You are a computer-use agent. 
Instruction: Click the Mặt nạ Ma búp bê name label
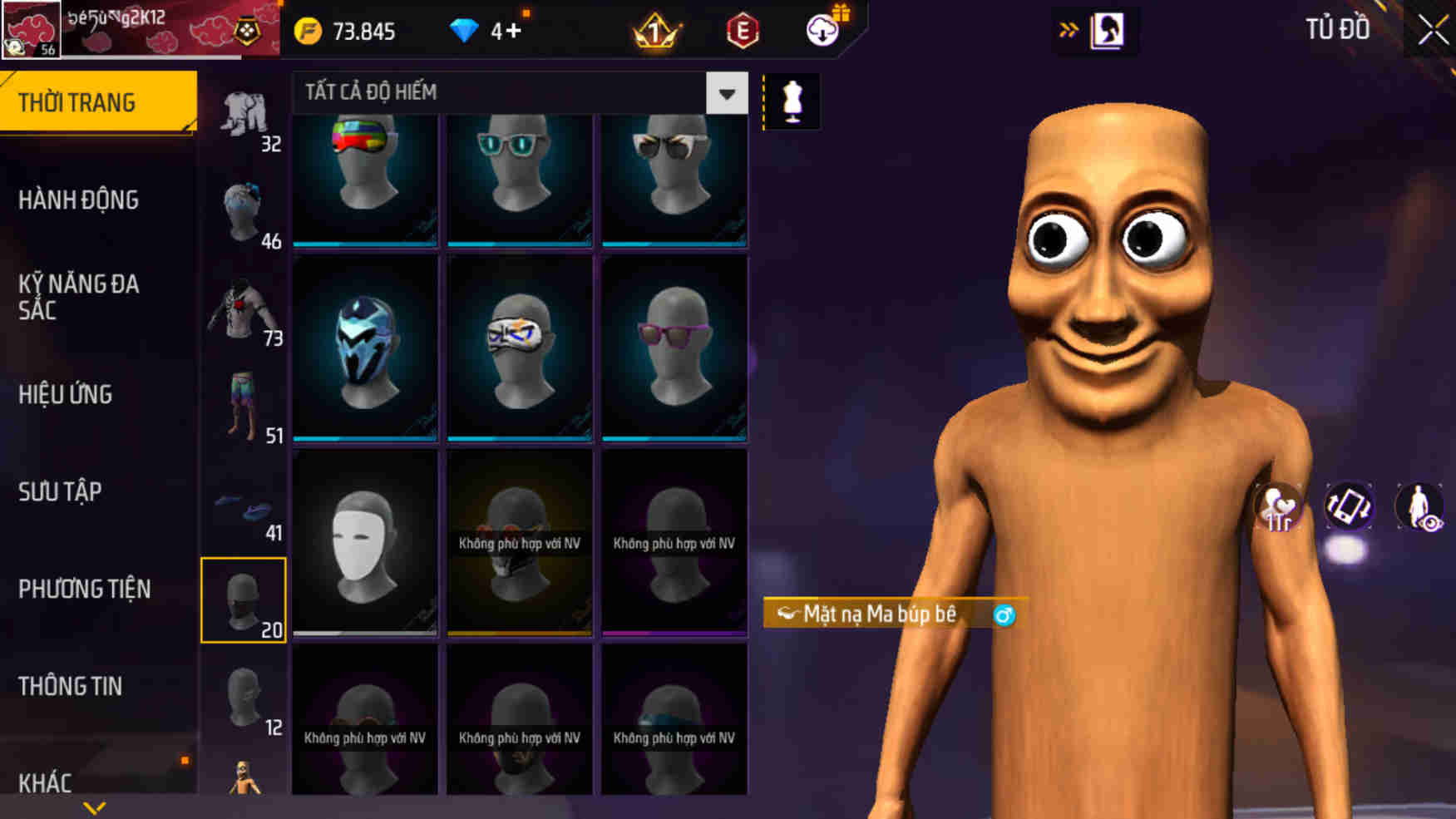(881, 613)
